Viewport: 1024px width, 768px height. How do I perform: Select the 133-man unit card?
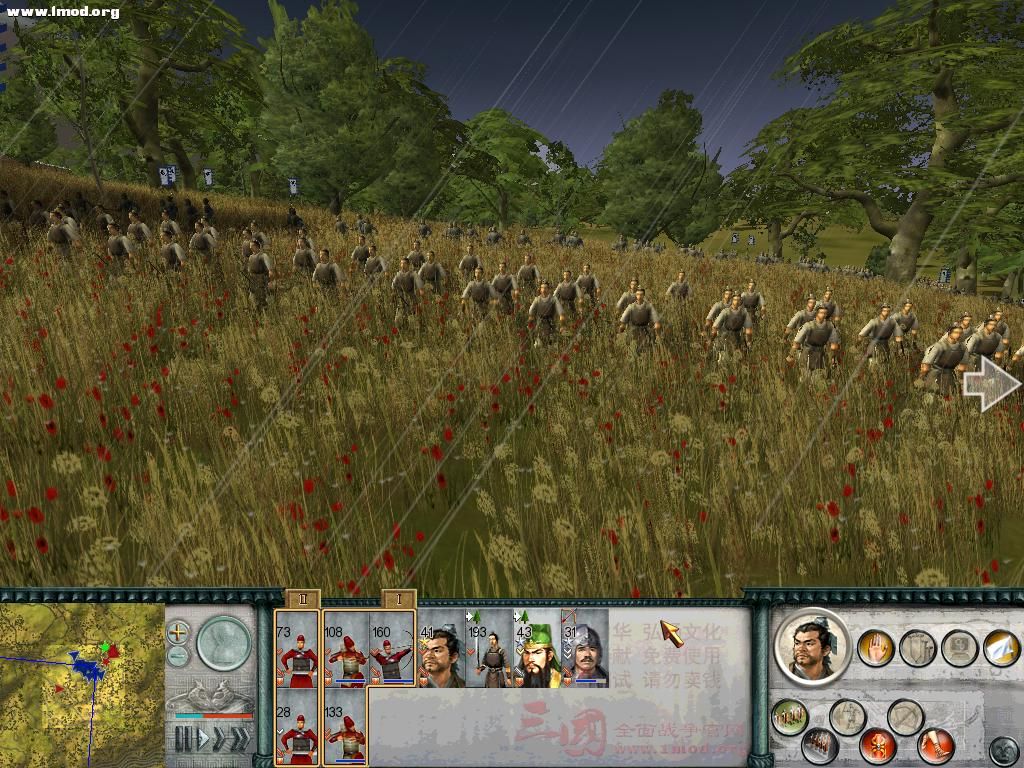click(x=345, y=725)
